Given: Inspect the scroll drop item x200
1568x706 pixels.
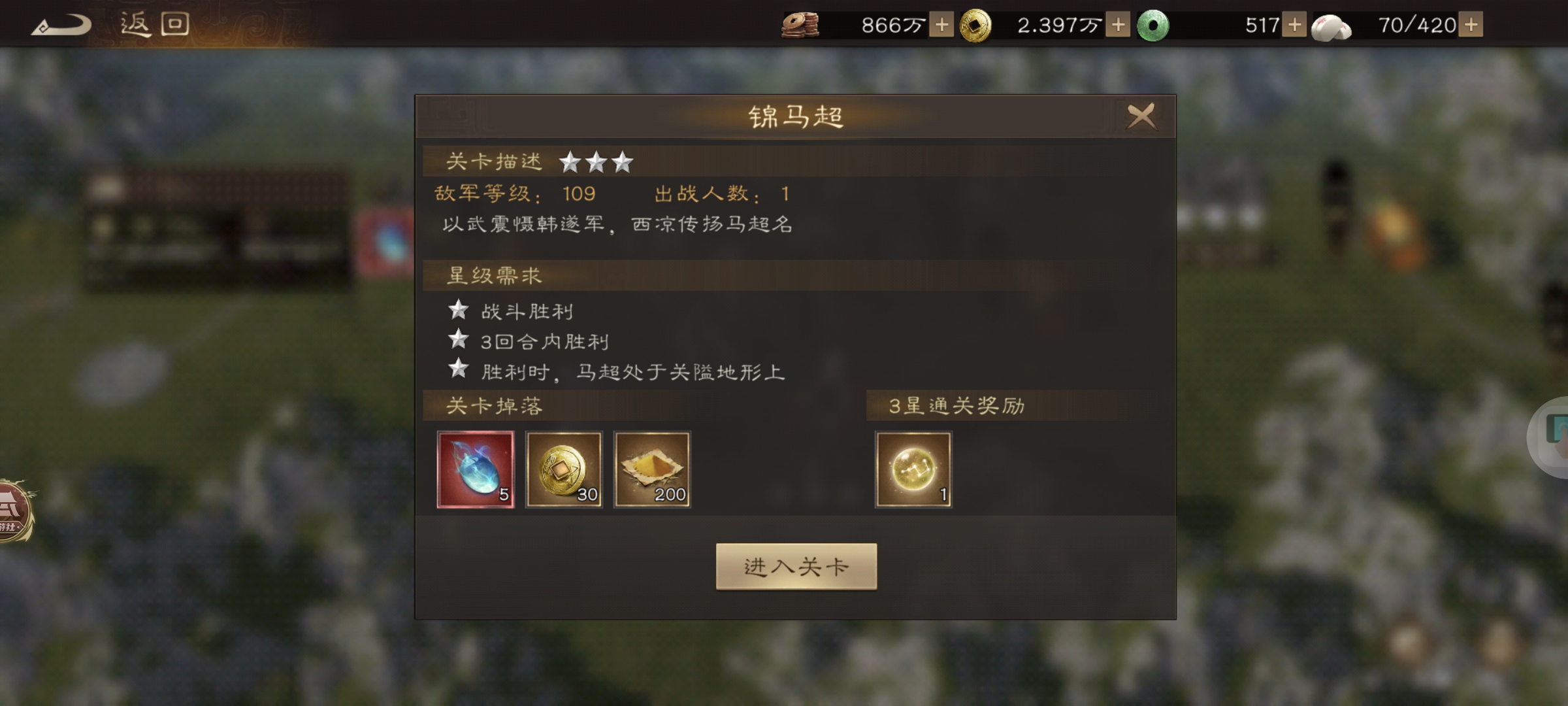Looking at the screenshot, I should (x=652, y=469).
